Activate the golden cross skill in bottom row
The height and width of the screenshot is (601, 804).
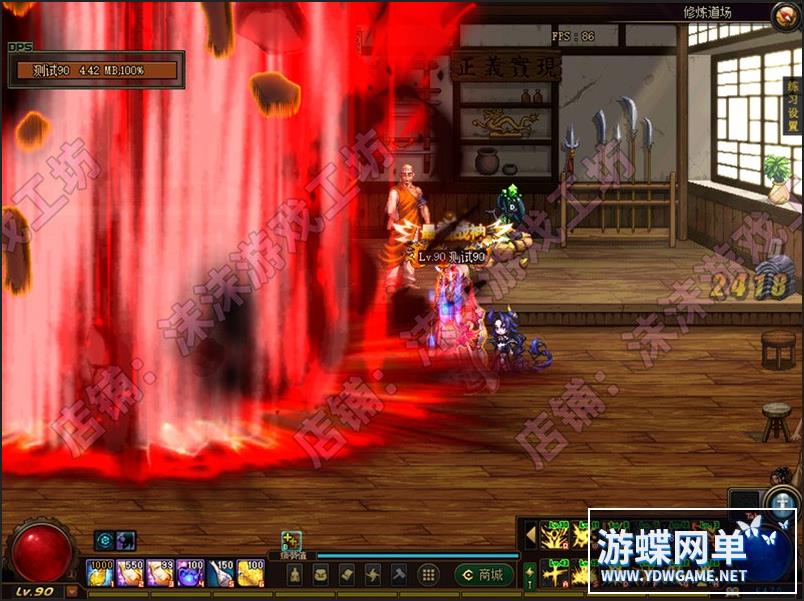point(555,573)
